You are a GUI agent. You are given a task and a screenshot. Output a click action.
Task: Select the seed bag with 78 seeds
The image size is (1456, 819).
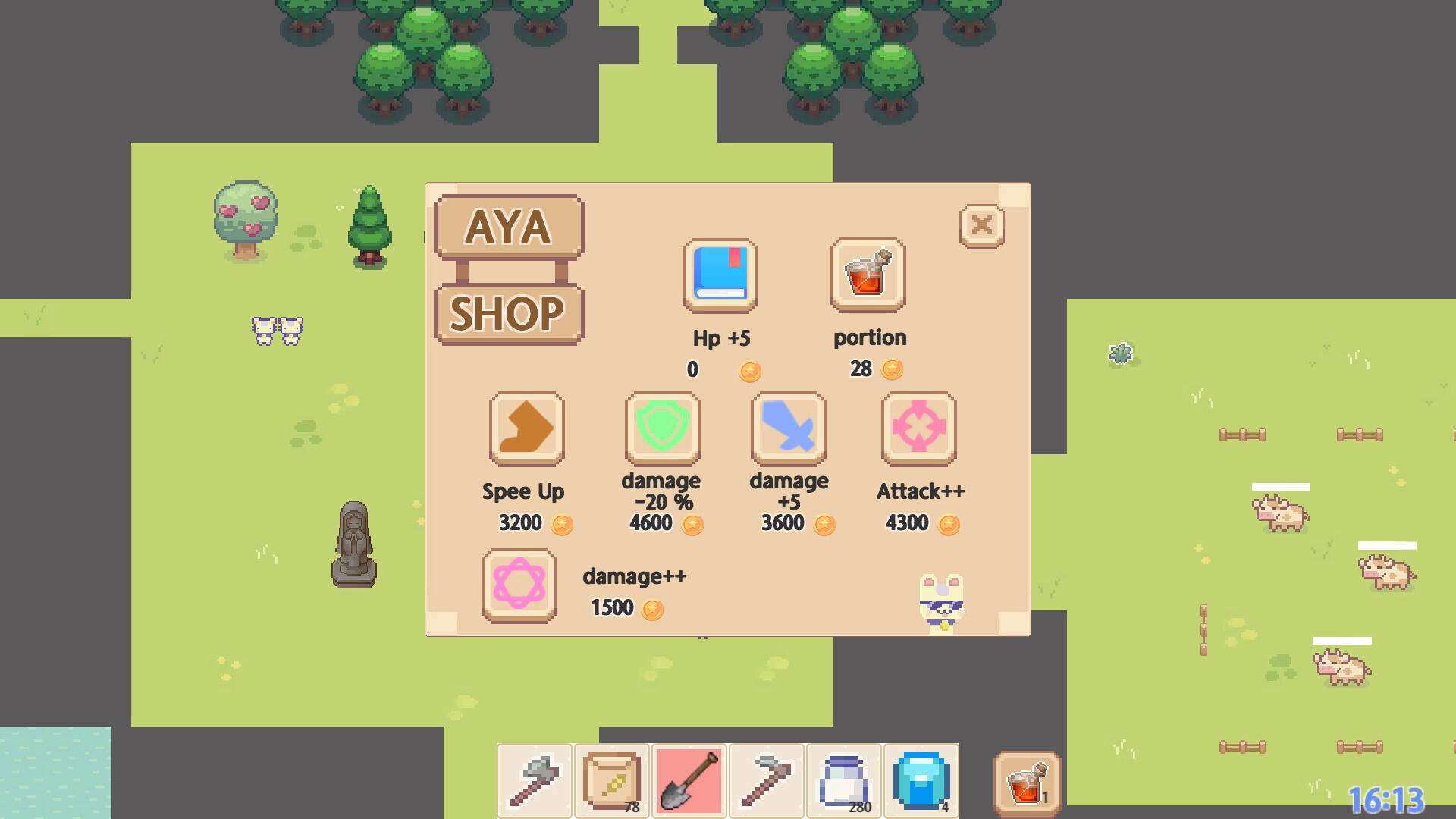[x=611, y=780]
